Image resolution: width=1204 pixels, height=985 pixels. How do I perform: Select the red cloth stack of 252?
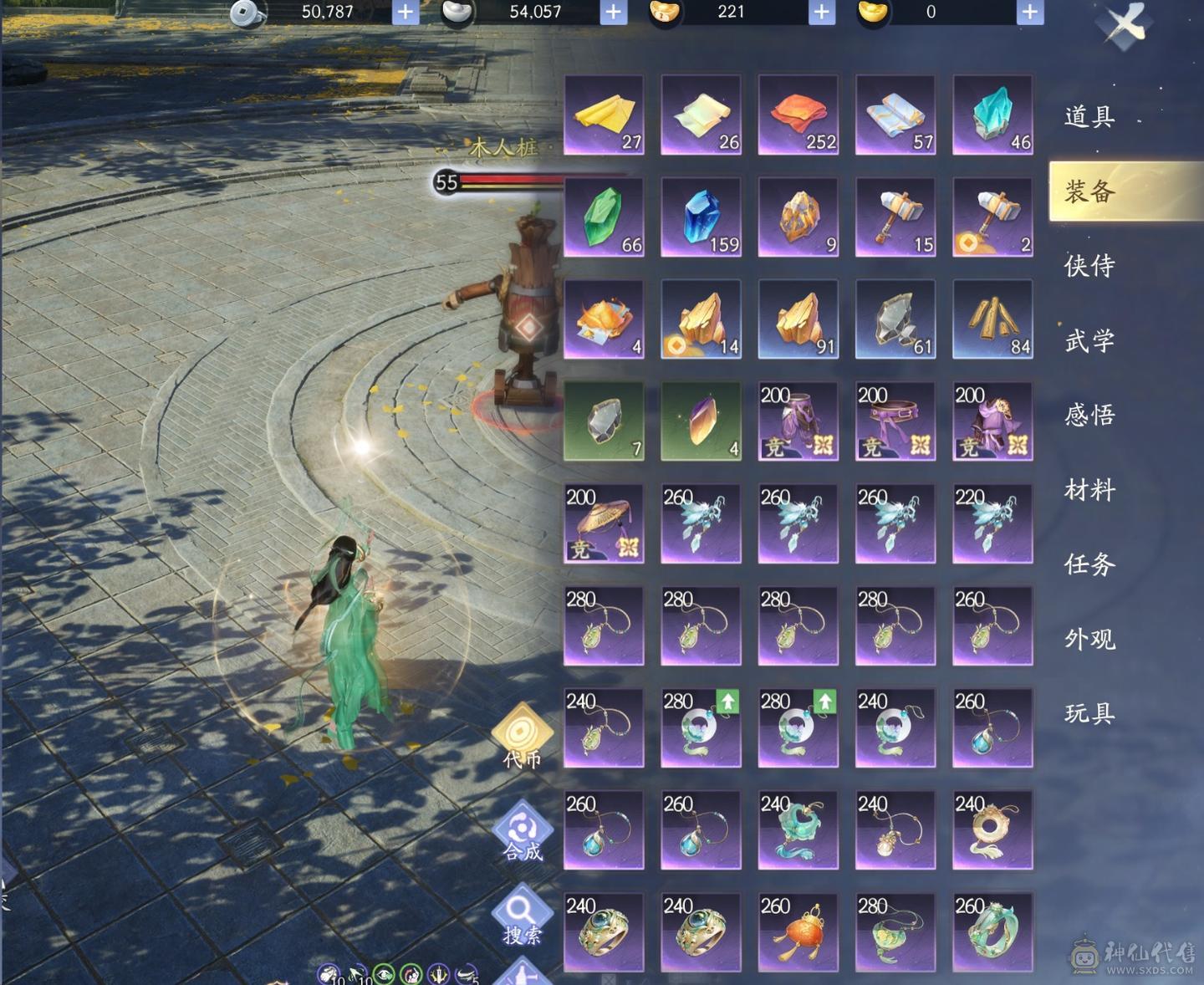(798, 115)
